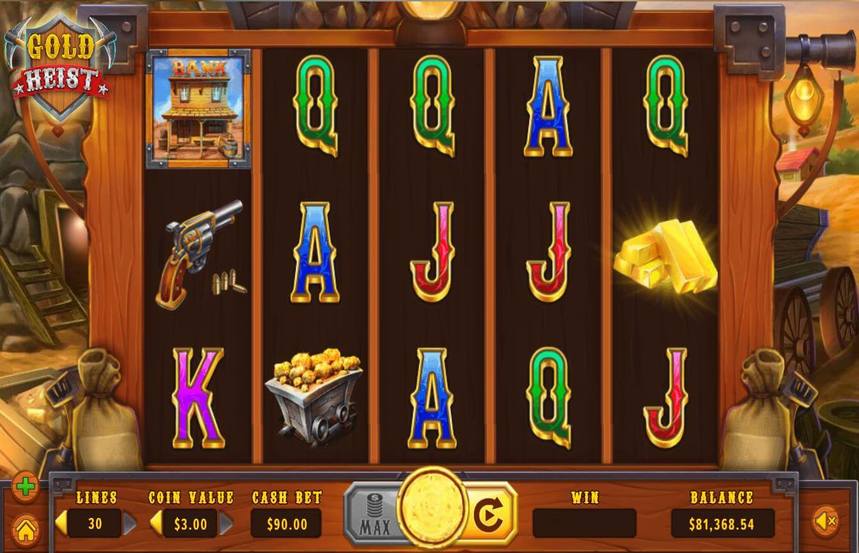The width and height of the screenshot is (859, 553).
Task: Lower the coin value
Action: pos(156,523)
